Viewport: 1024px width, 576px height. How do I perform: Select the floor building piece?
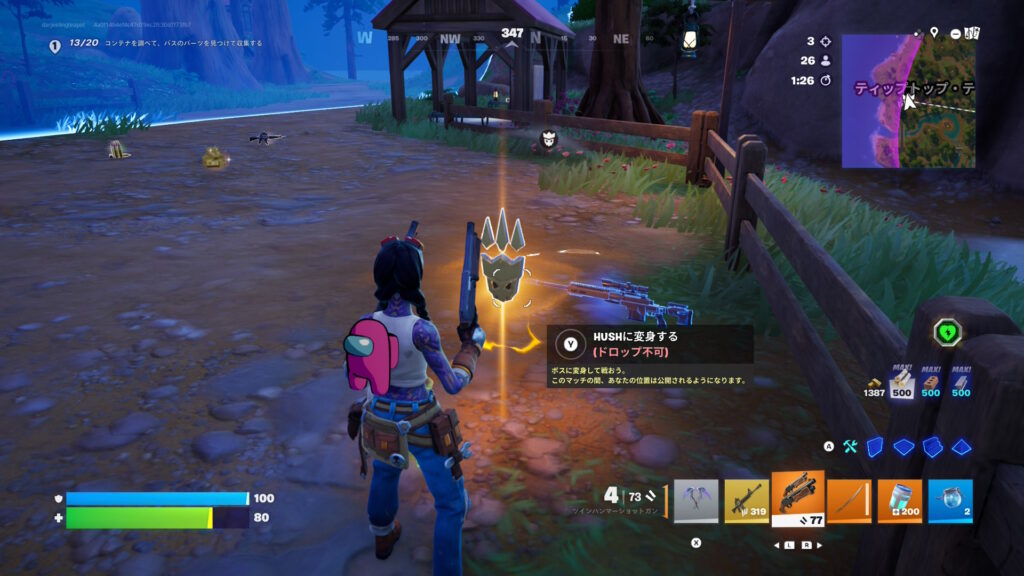pos(904,446)
